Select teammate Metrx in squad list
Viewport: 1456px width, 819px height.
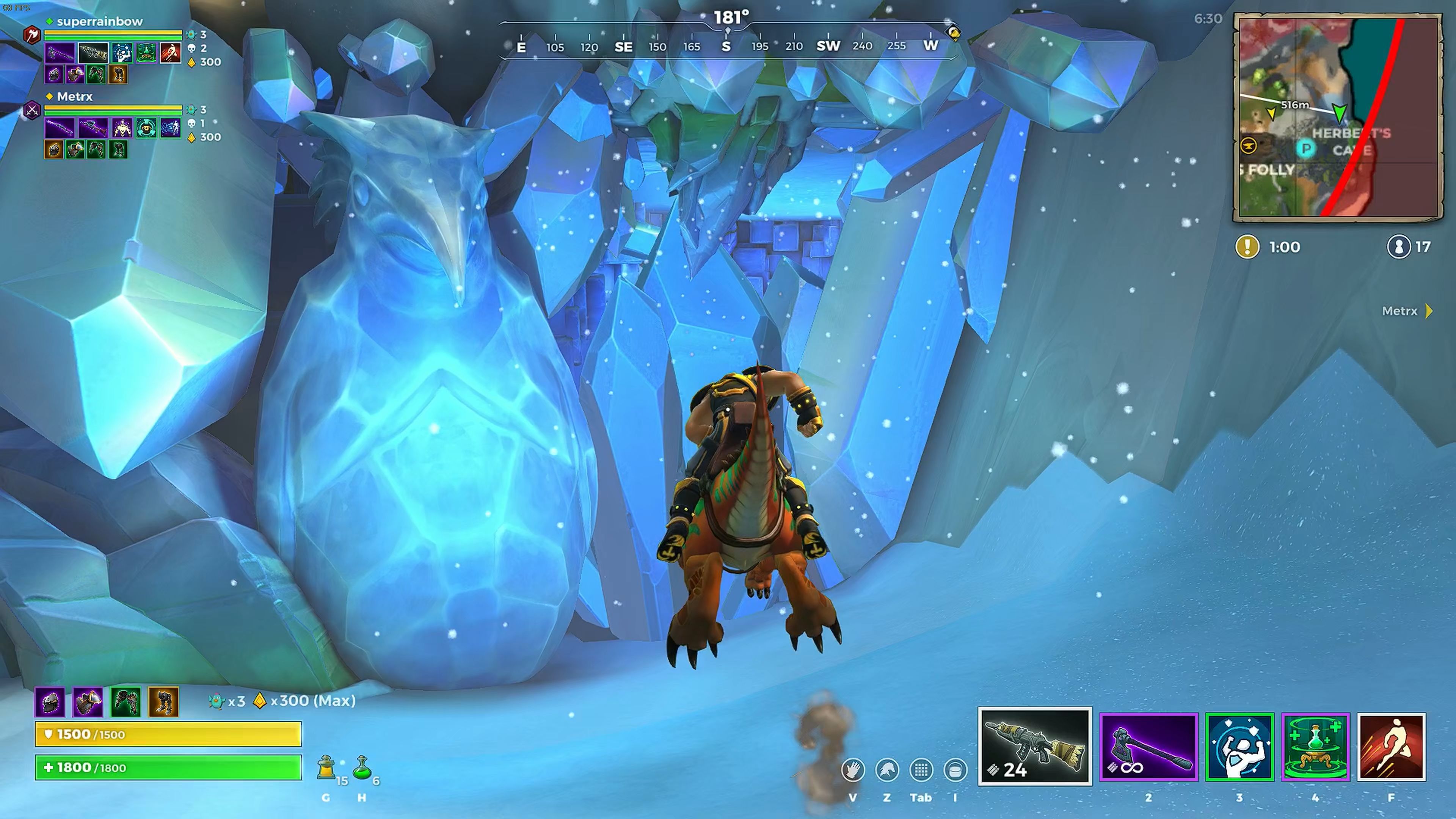75,97
